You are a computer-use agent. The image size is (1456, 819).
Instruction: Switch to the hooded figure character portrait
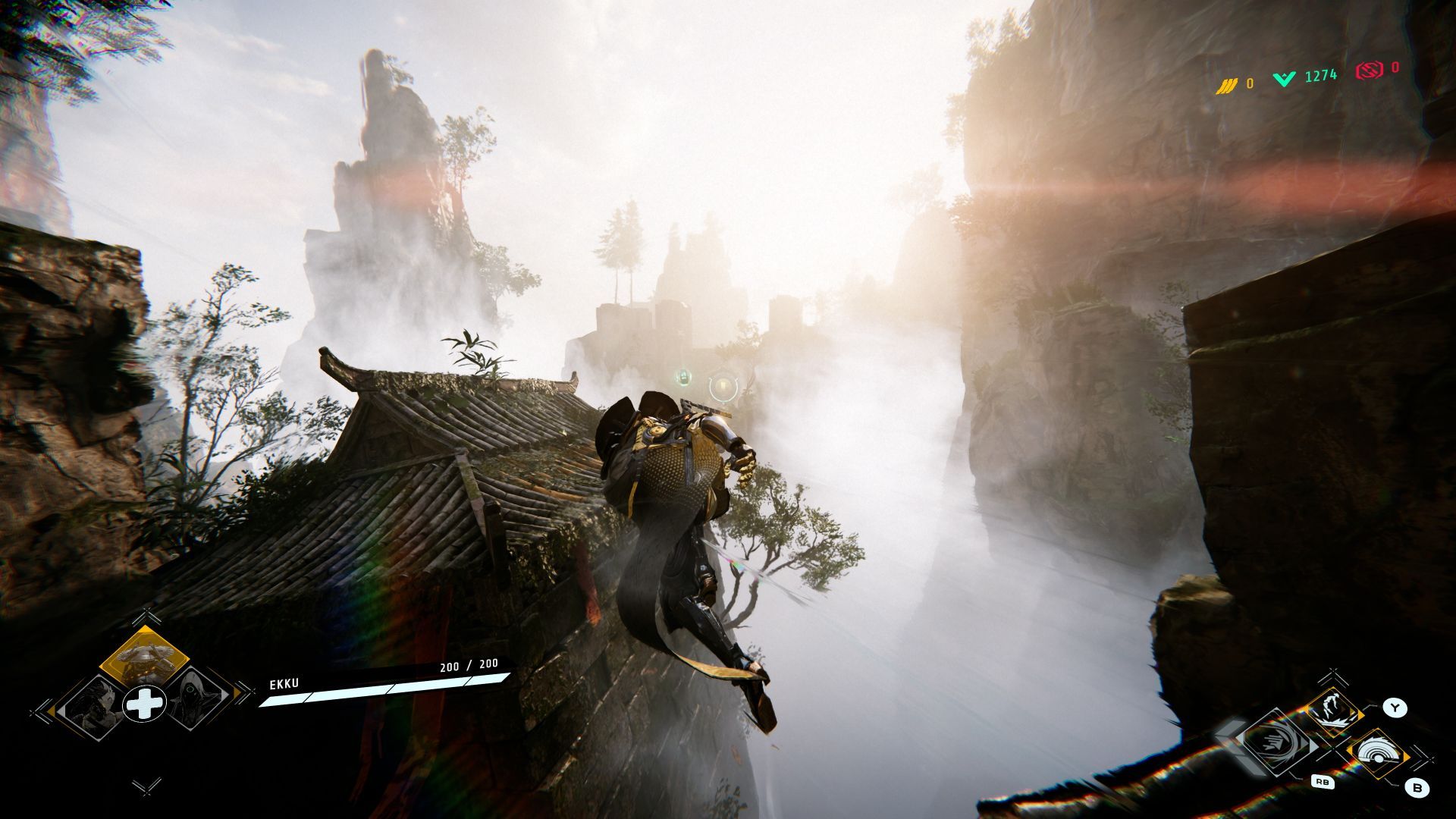click(194, 701)
